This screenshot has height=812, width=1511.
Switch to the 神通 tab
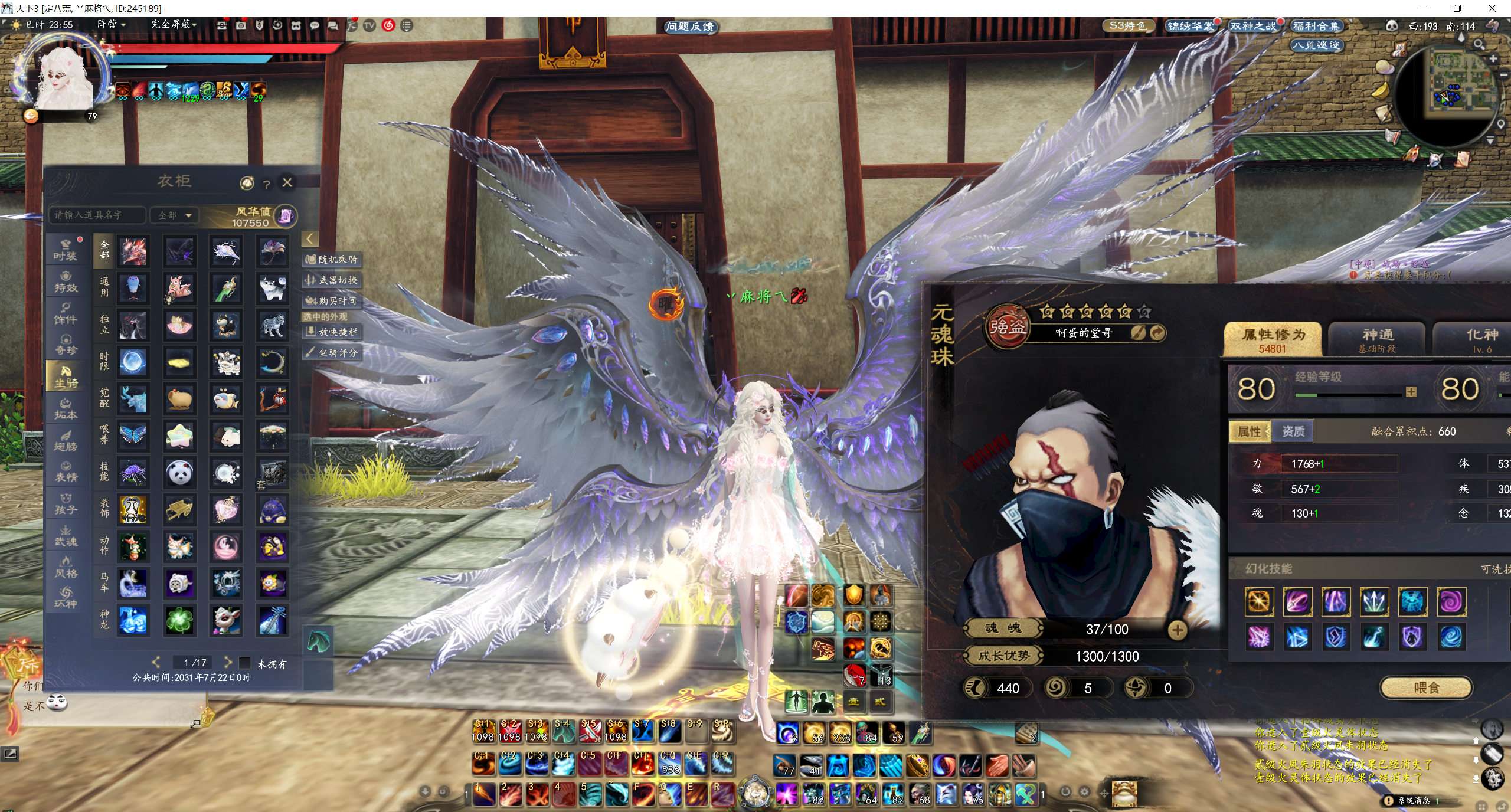coord(1376,339)
